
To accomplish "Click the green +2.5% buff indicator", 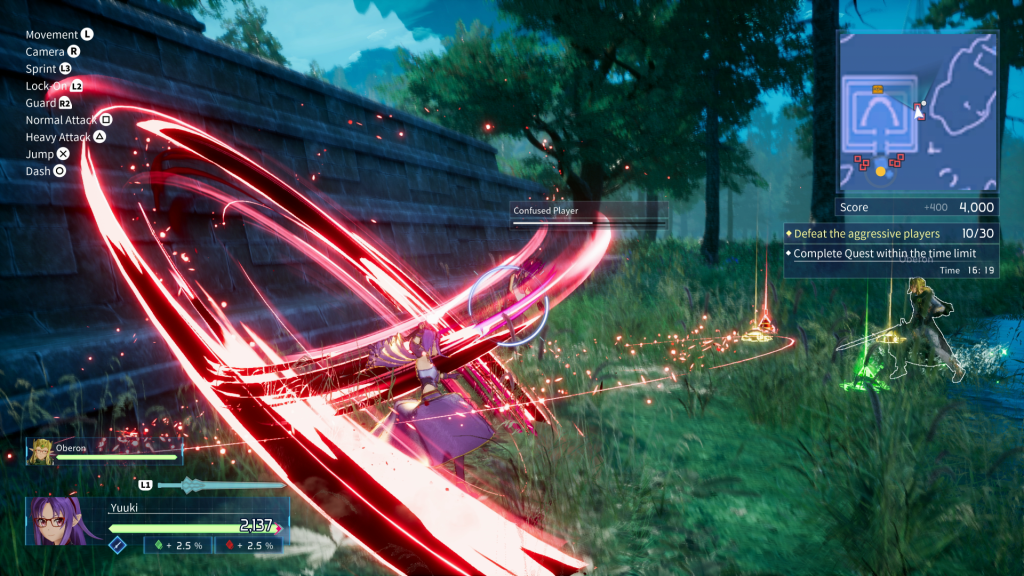I will coord(178,545).
